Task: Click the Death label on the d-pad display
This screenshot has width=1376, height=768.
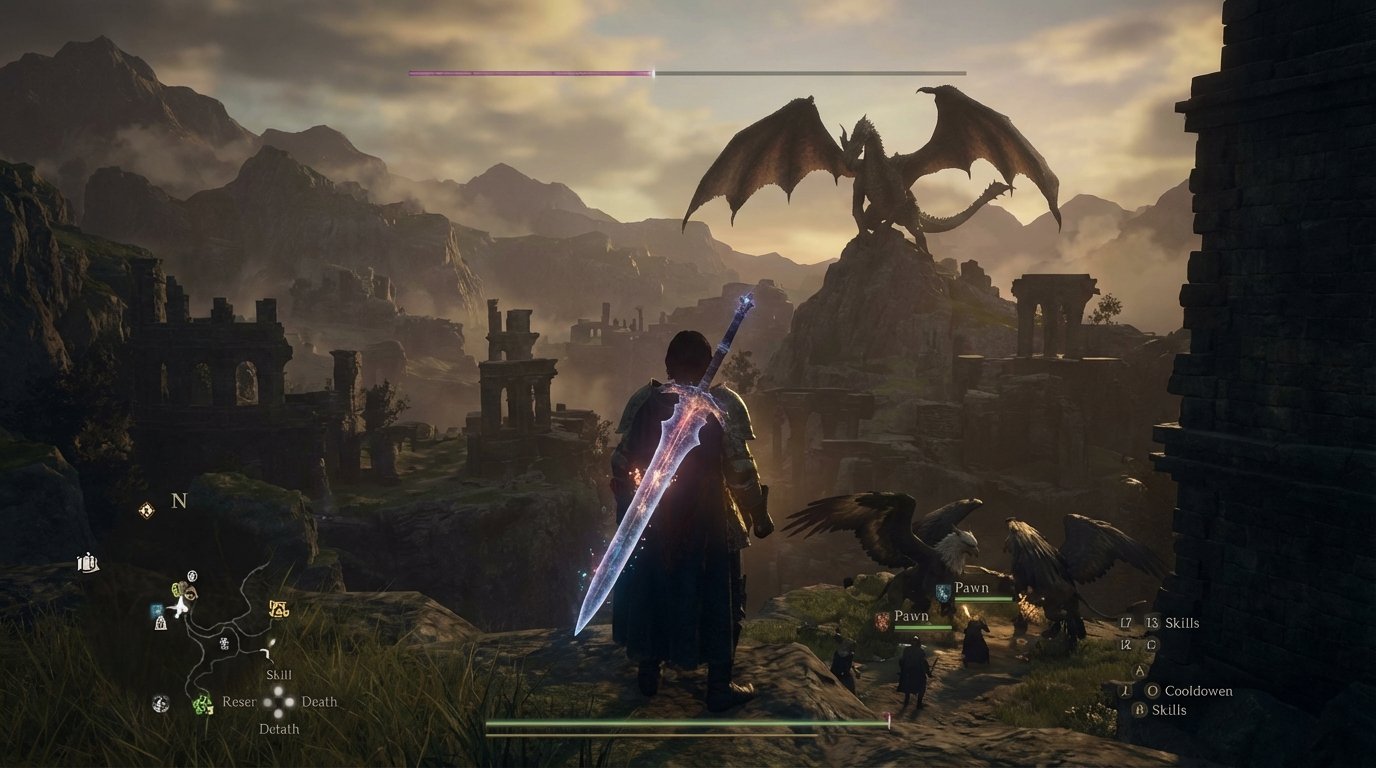Action: pyautogui.click(x=319, y=702)
